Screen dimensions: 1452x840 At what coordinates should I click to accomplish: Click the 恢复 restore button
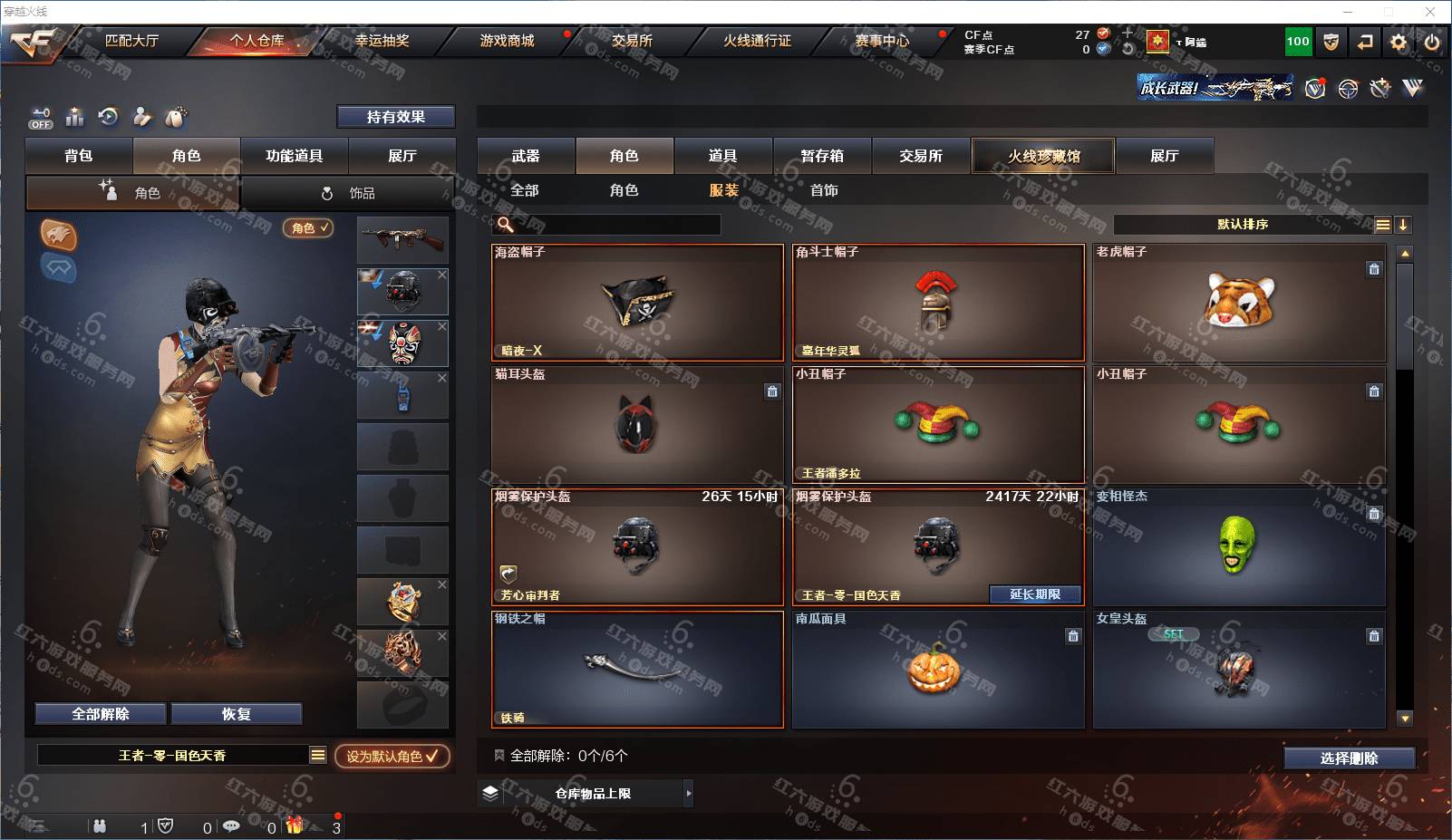click(x=236, y=714)
